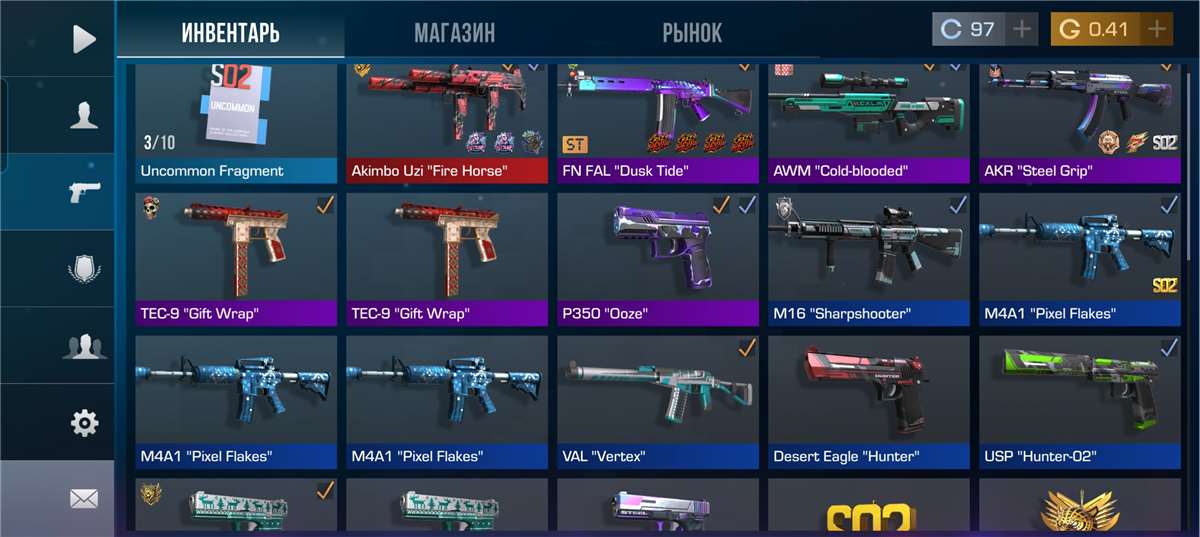Check the mail envelope icon
1200x537 pixels.
click(84, 498)
